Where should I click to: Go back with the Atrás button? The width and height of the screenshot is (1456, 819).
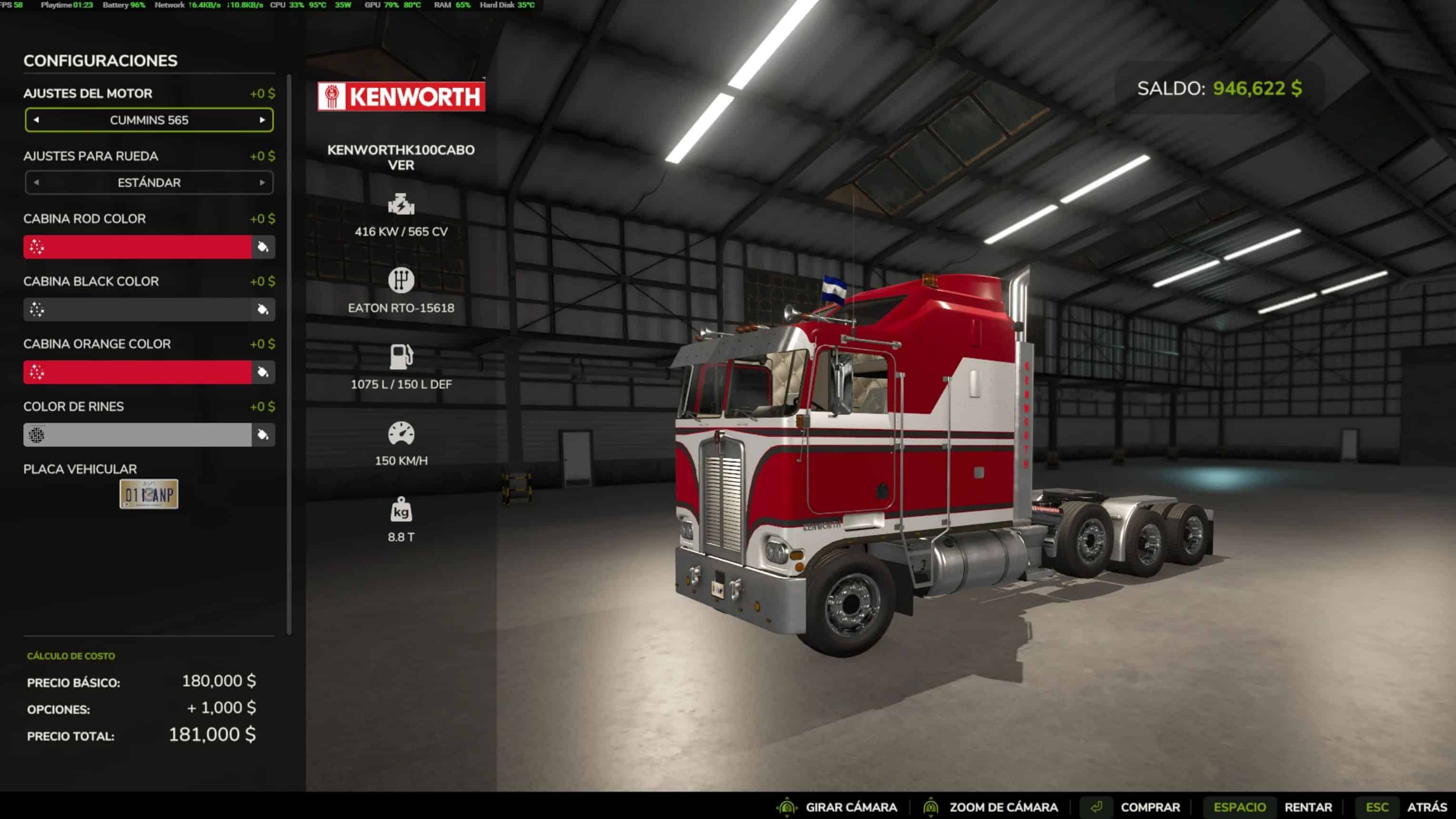pyautogui.click(x=1426, y=807)
